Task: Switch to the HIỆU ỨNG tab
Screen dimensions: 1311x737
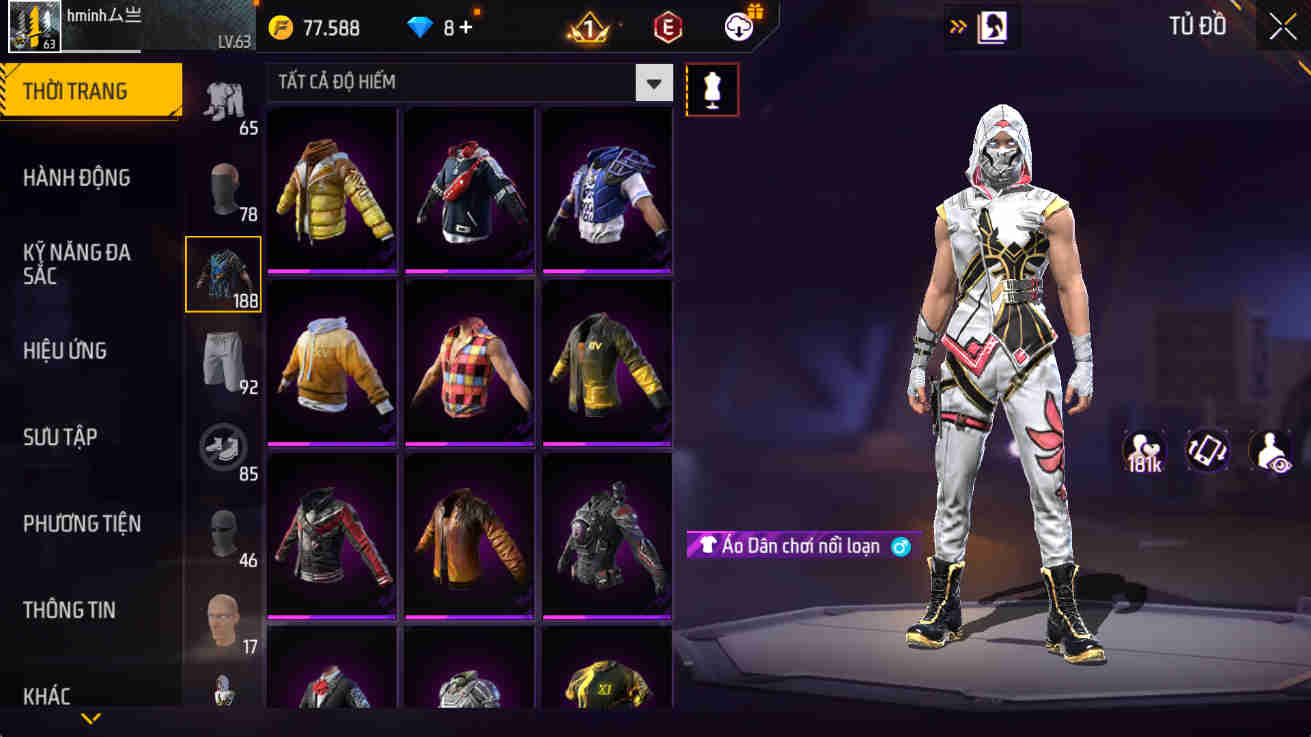Action: point(68,351)
